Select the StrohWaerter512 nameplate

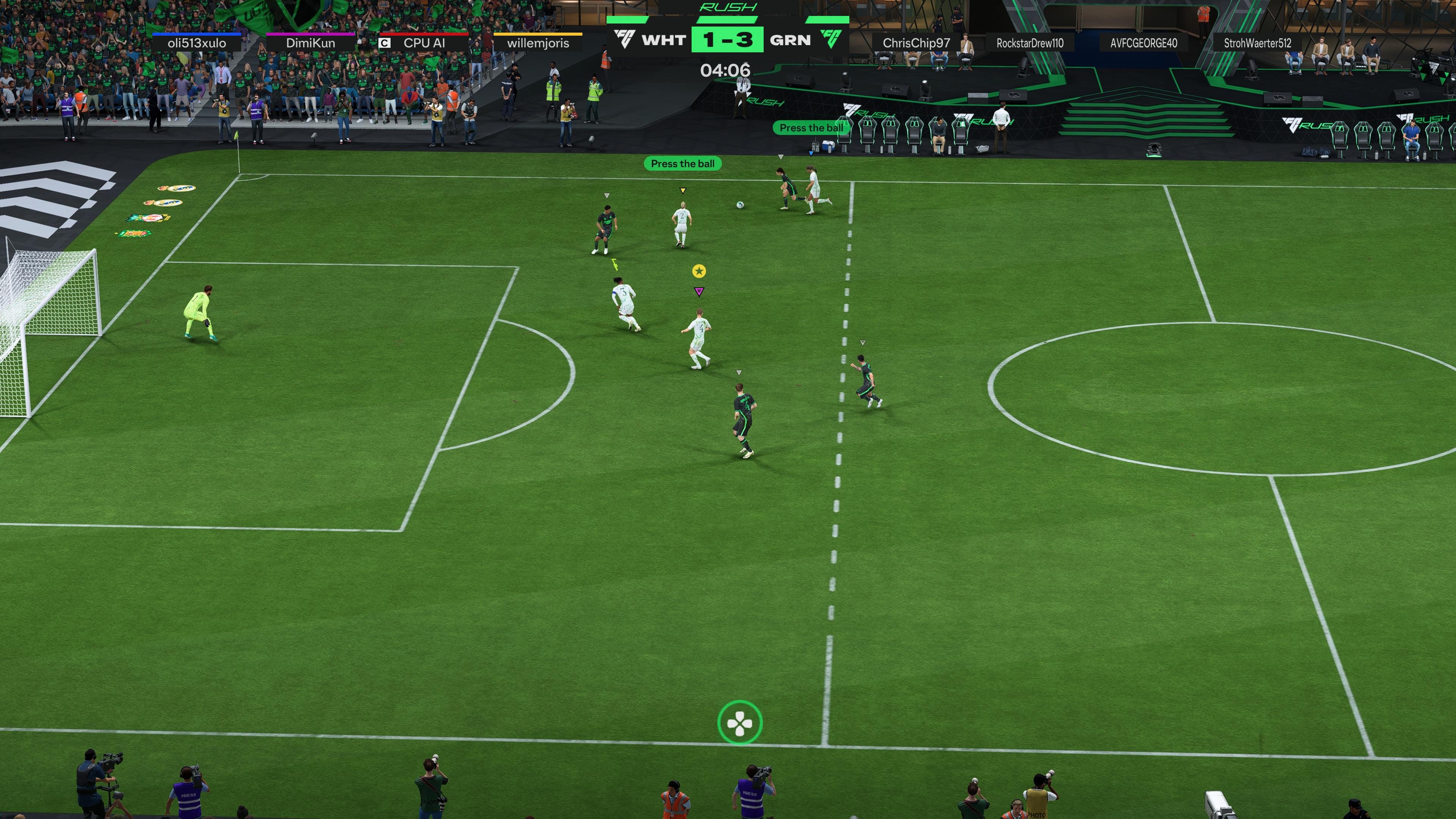[1256, 42]
